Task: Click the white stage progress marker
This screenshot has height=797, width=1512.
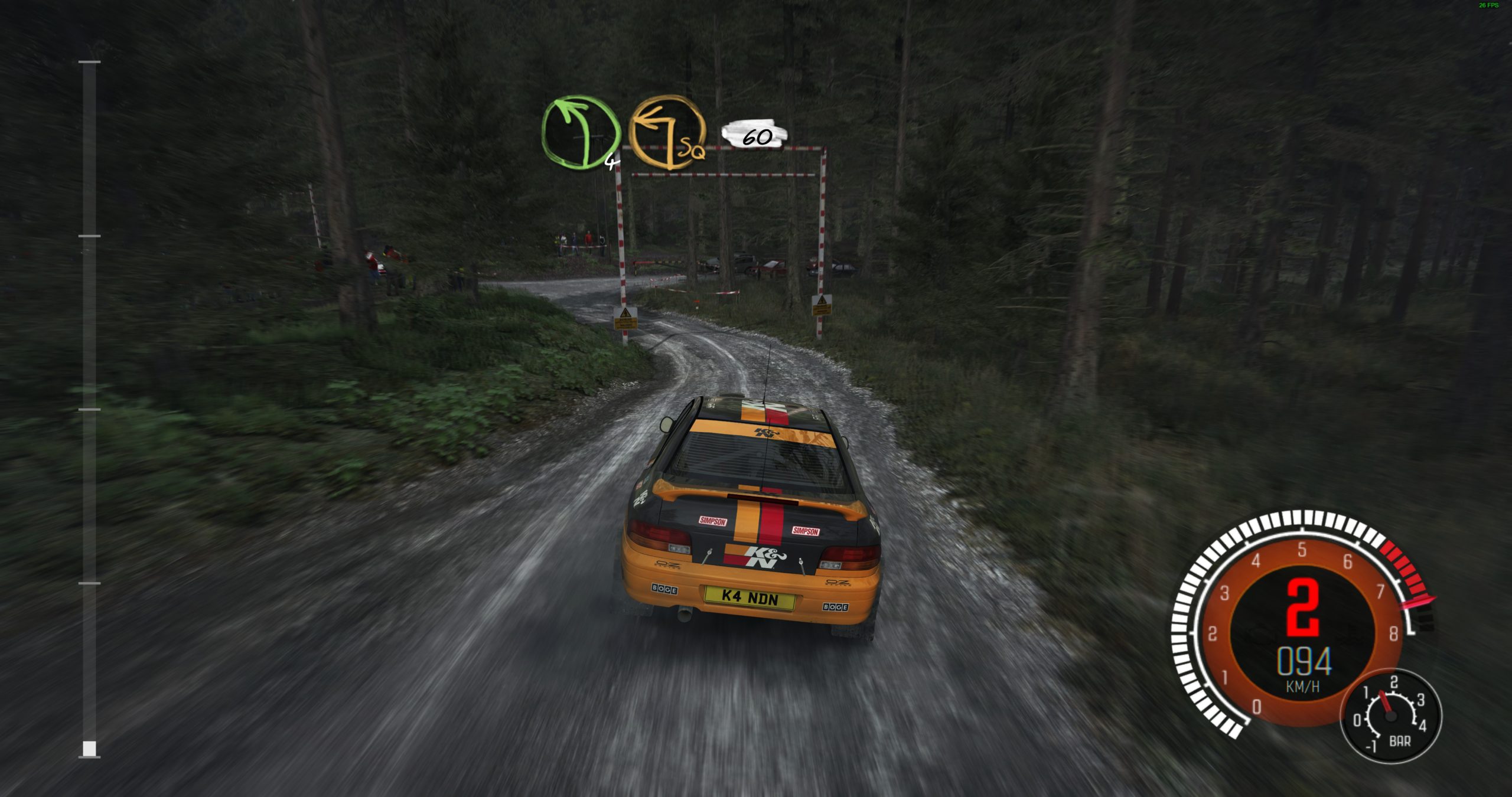Action: pyautogui.click(x=89, y=749)
